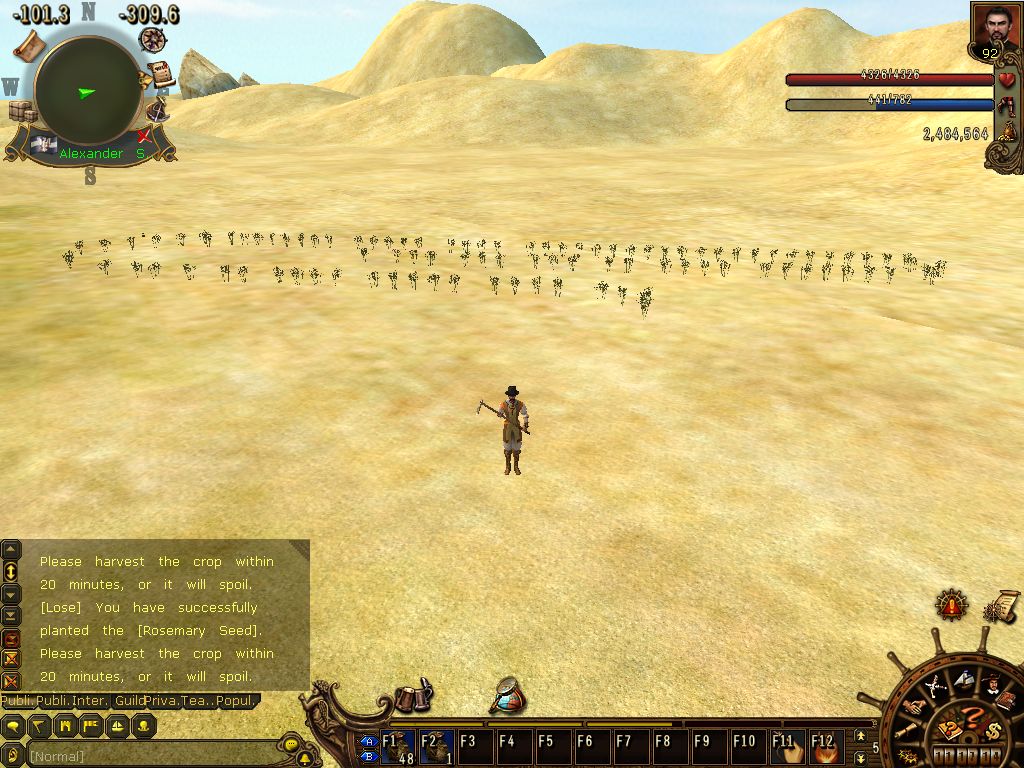Click the chat input field labeled Normal
Viewport: 1024px width, 768px height.
click(x=150, y=756)
